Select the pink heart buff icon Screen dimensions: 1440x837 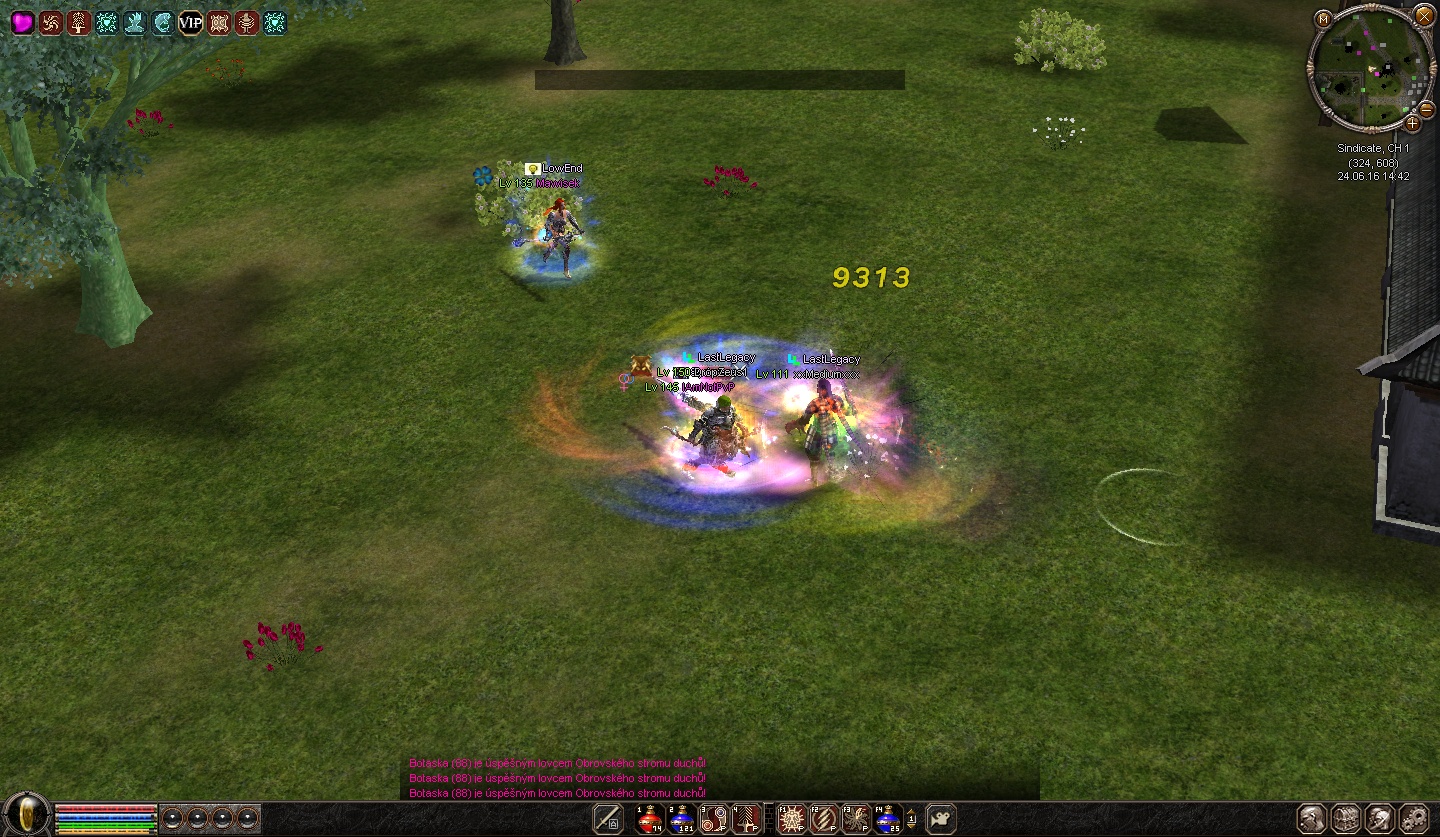pos(22,23)
